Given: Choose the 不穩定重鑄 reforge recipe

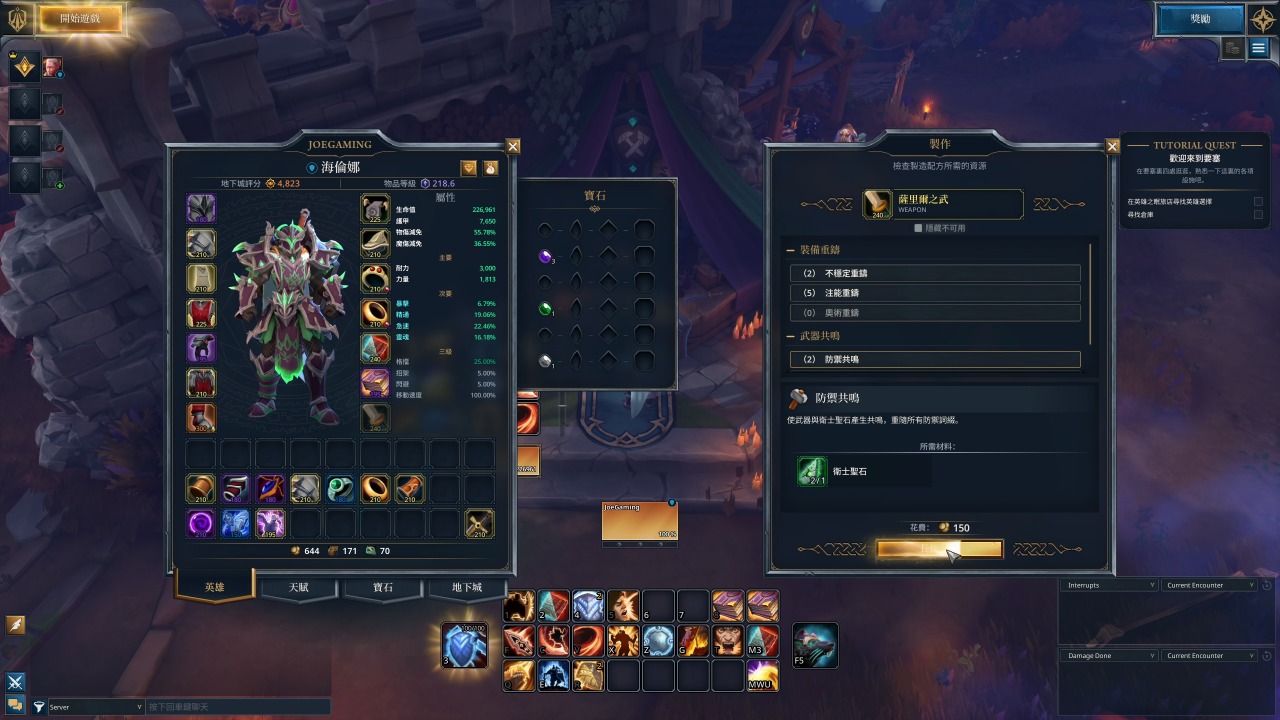Looking at the screenshot, I should pos(935,273).
